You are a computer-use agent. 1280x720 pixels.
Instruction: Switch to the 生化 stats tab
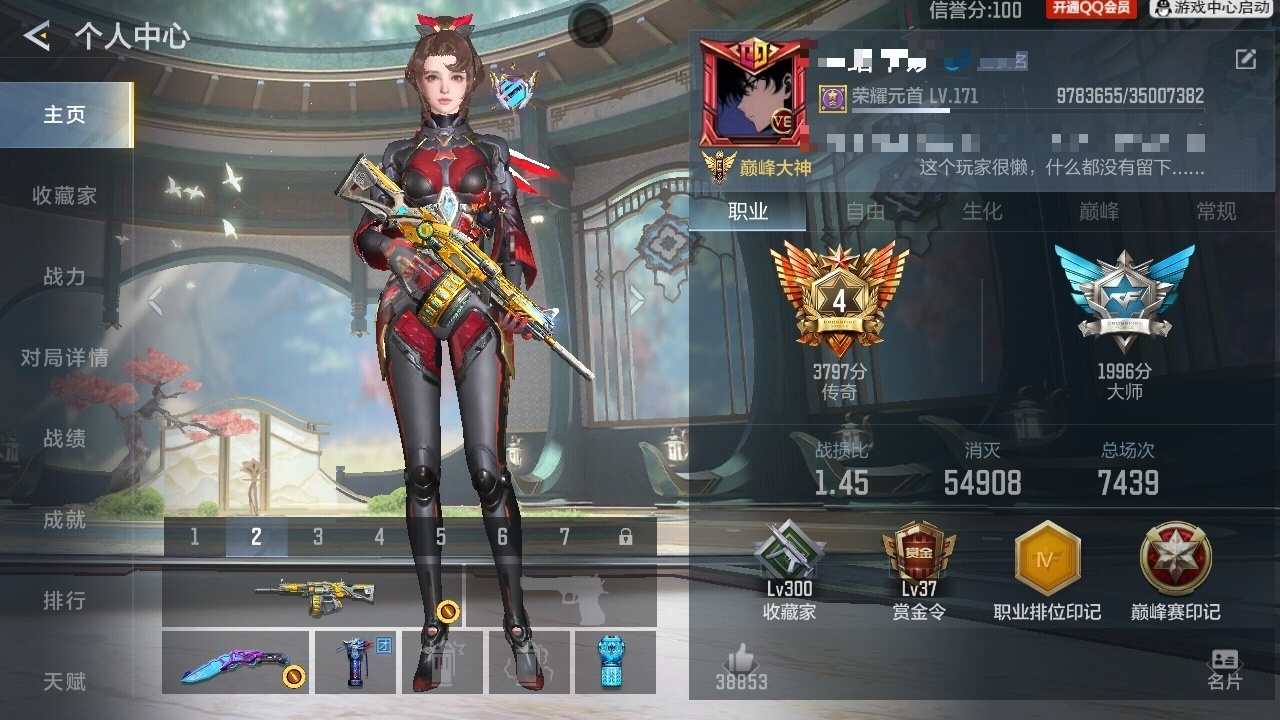coord(982,212)
